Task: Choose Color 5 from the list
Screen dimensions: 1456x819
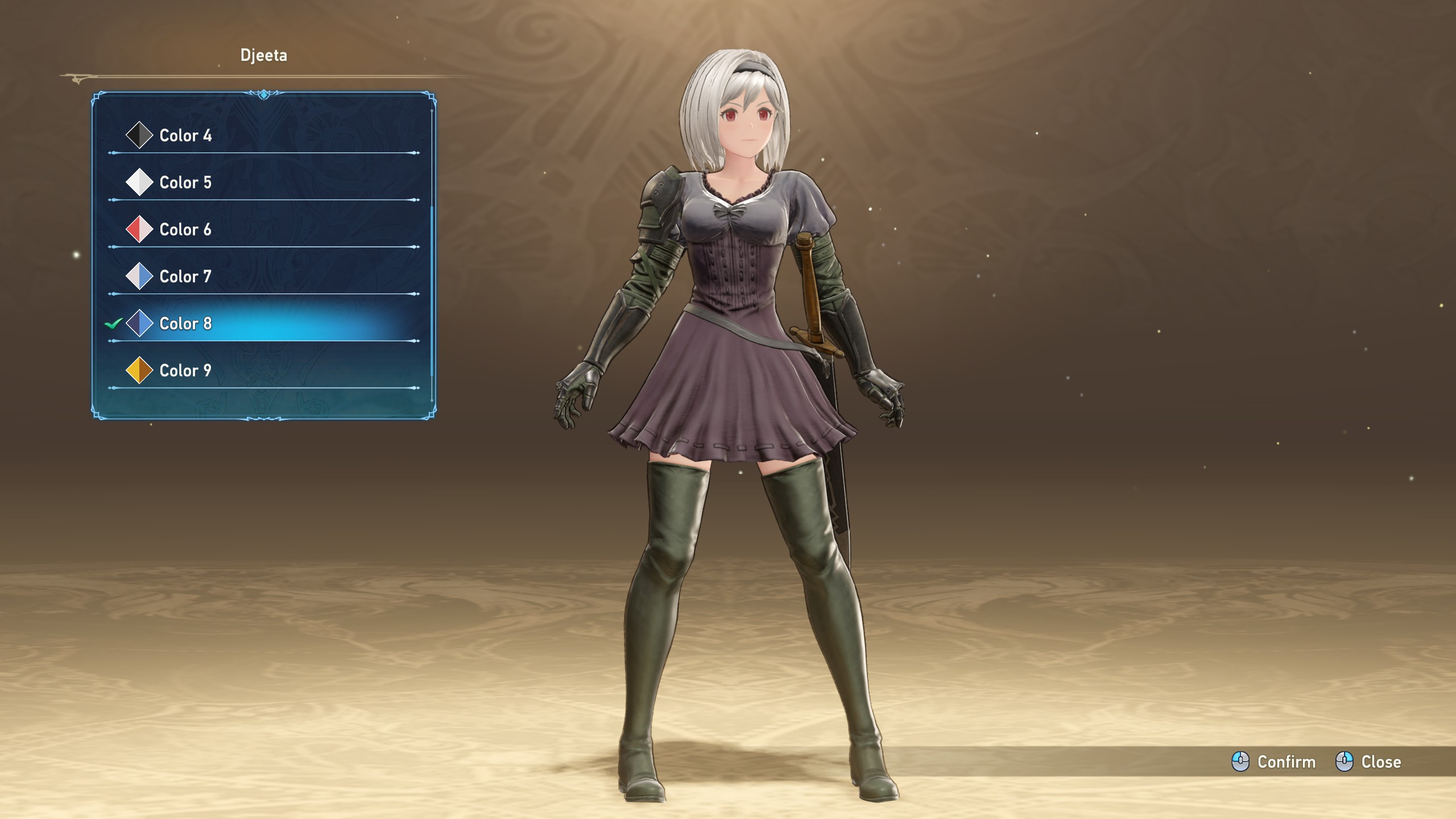Action: (185, 183)
